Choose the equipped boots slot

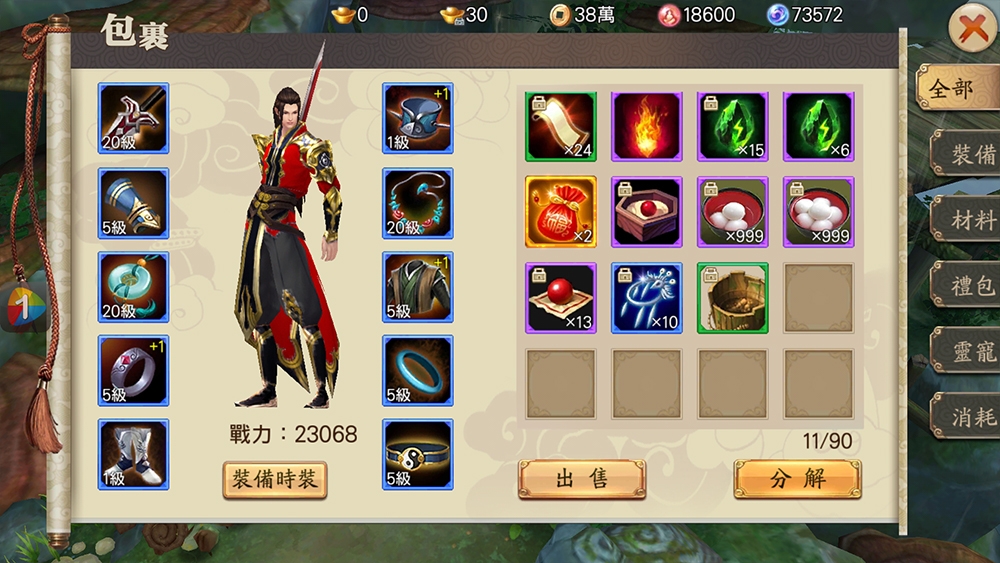click(x=133, y=455)
